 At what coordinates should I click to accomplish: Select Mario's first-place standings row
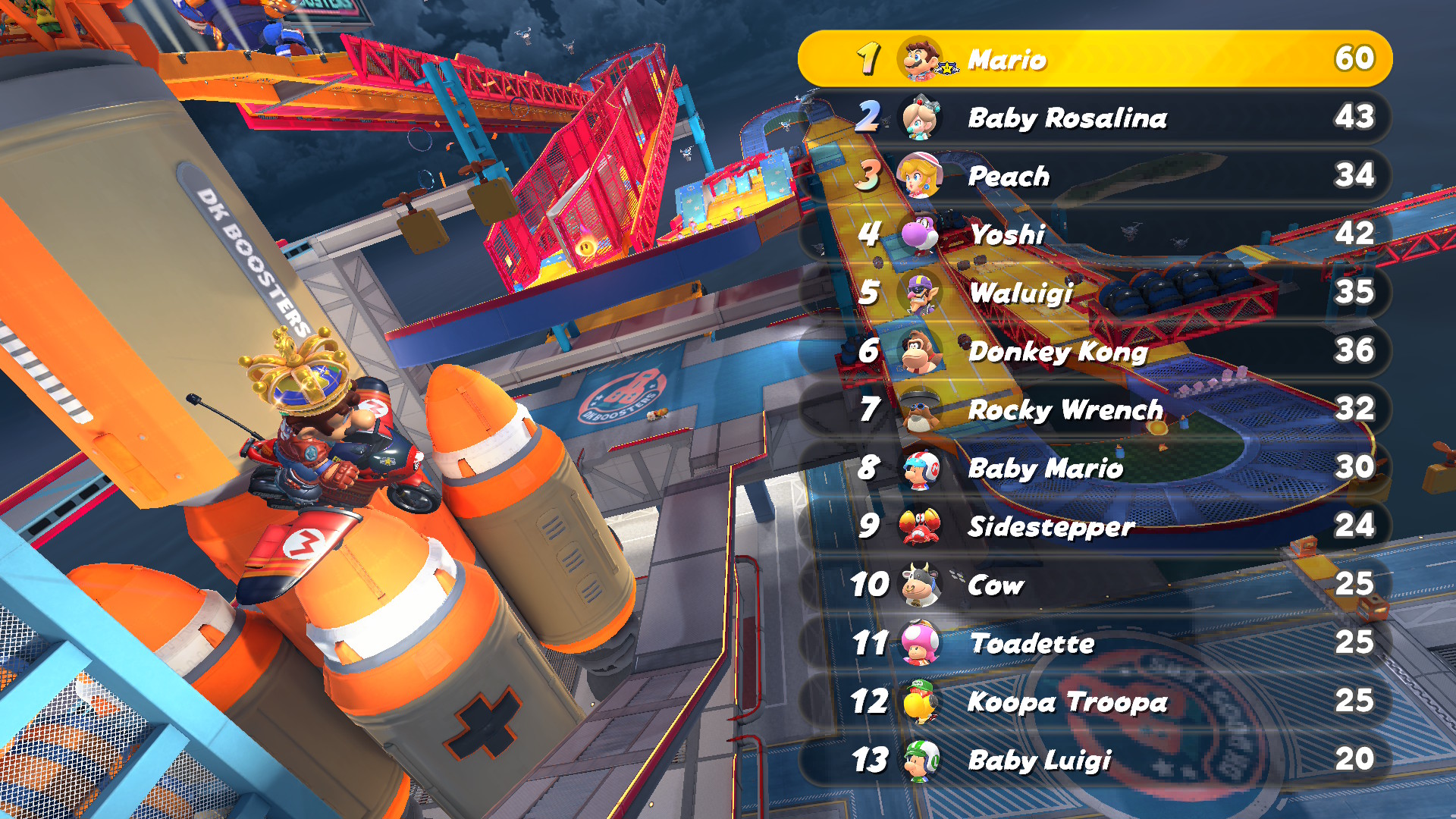click(1095, 58)
